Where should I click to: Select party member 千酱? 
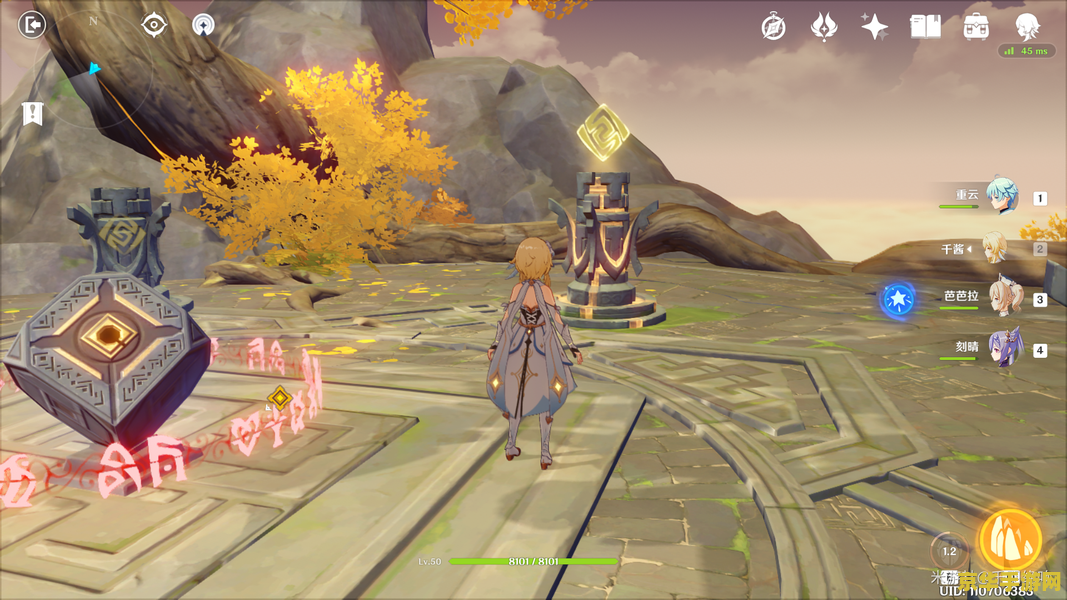point(995,248)
